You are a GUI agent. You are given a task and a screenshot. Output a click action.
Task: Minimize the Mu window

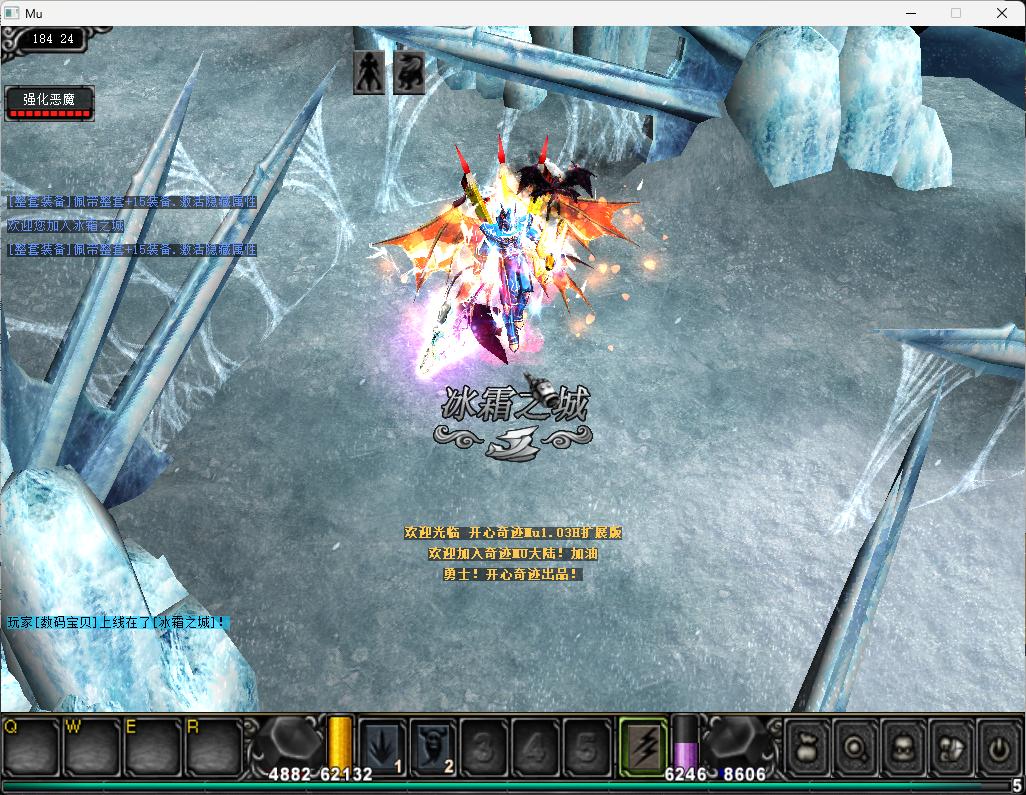click(910, 13)
